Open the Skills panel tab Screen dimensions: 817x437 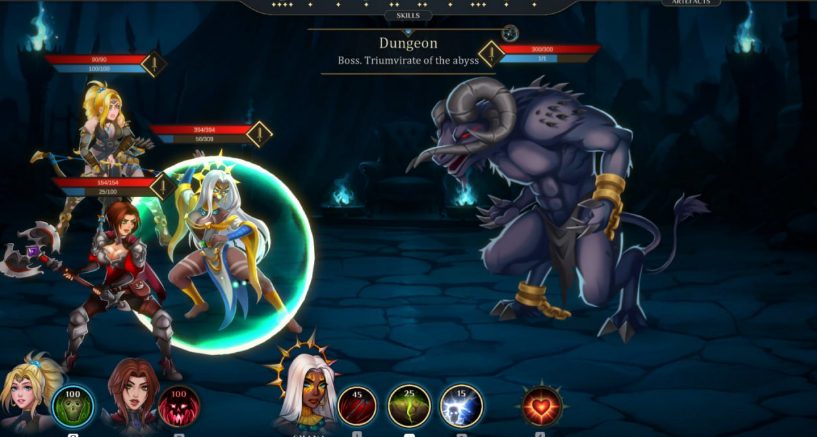click(408, 15)
